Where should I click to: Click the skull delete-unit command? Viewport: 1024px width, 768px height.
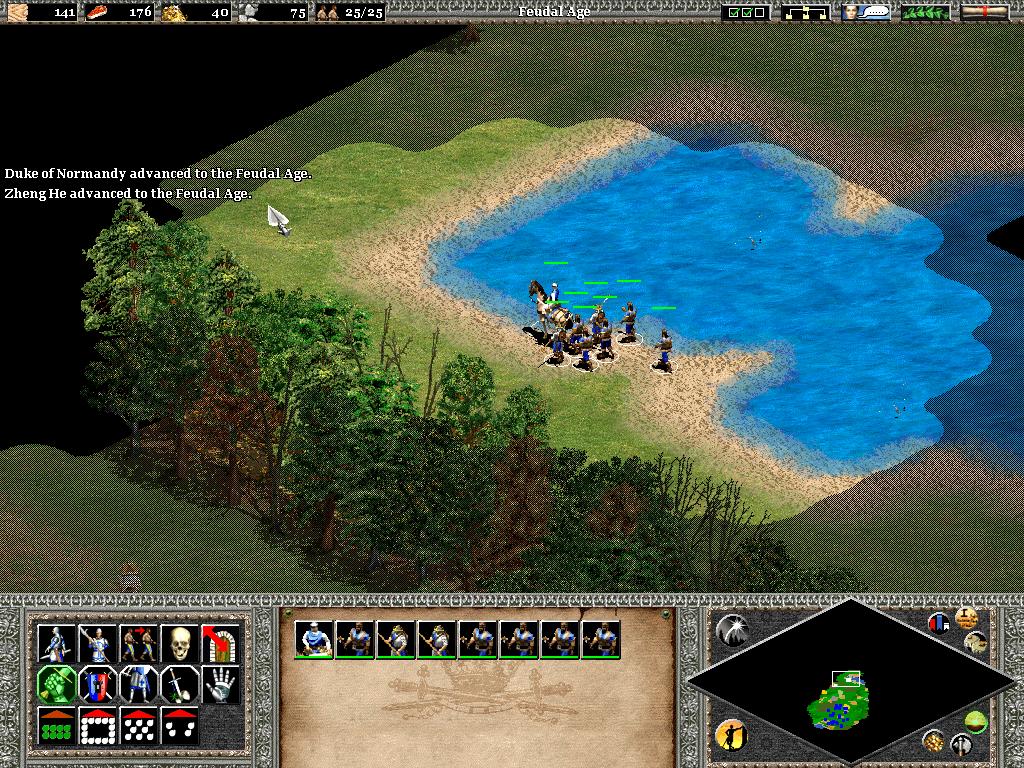coord(178,644)
